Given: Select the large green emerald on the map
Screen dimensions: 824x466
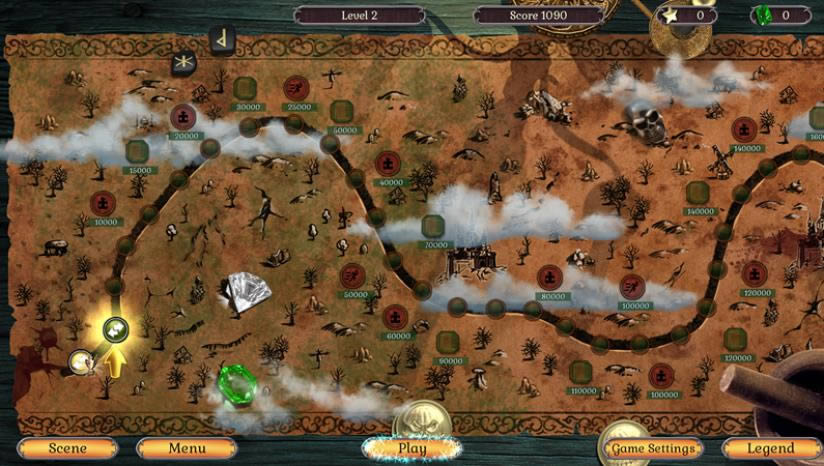Looking at the screenshot, I should click(238, 383).
